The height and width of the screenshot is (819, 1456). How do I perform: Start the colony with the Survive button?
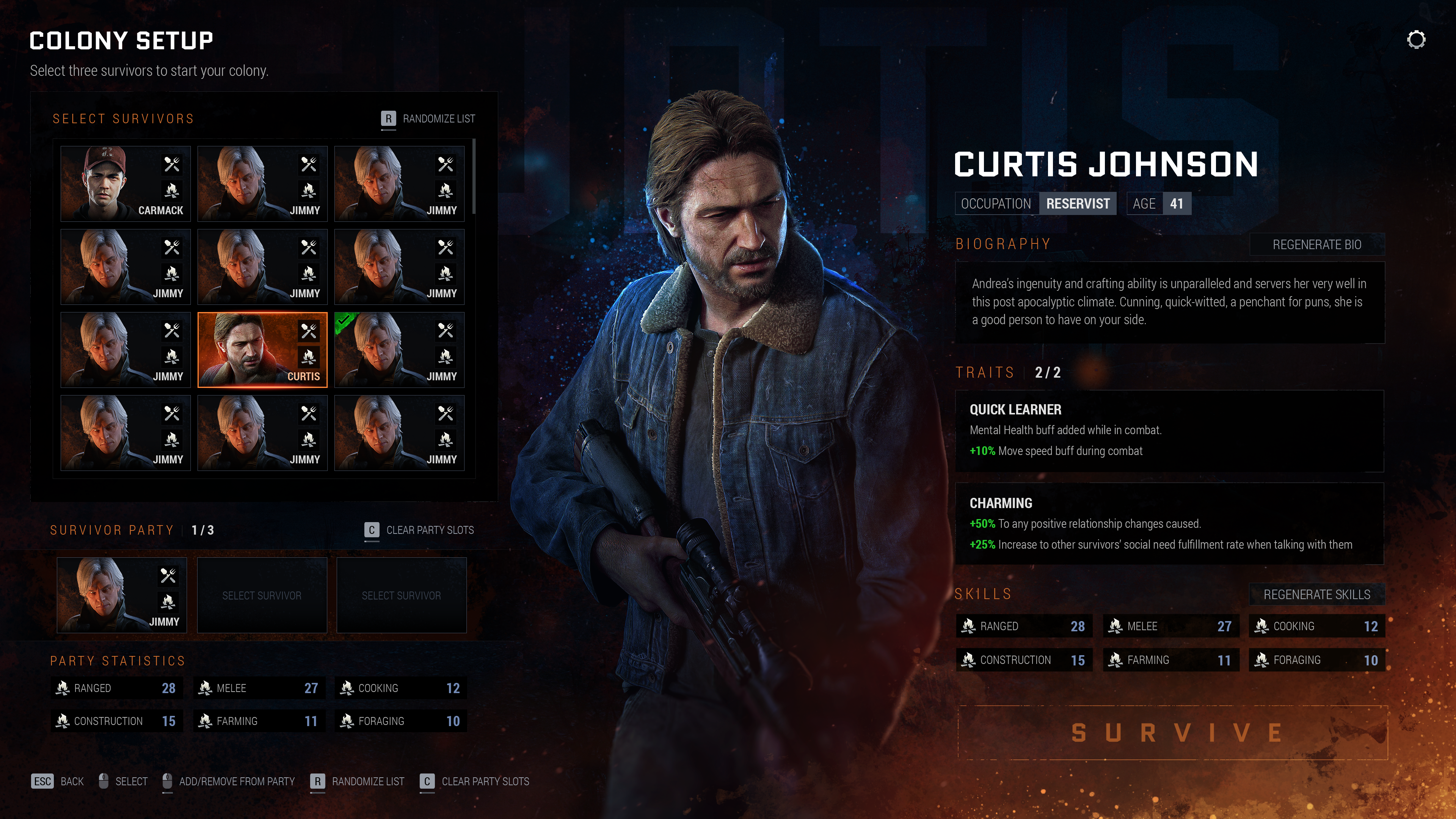click(x=1173, y=733)
